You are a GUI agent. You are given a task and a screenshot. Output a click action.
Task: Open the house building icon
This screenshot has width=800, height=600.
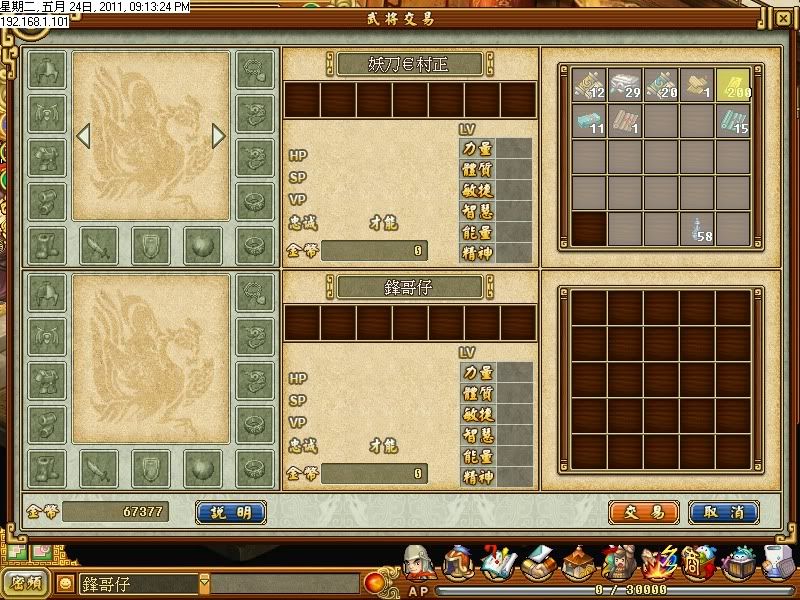tap(578, 565)
